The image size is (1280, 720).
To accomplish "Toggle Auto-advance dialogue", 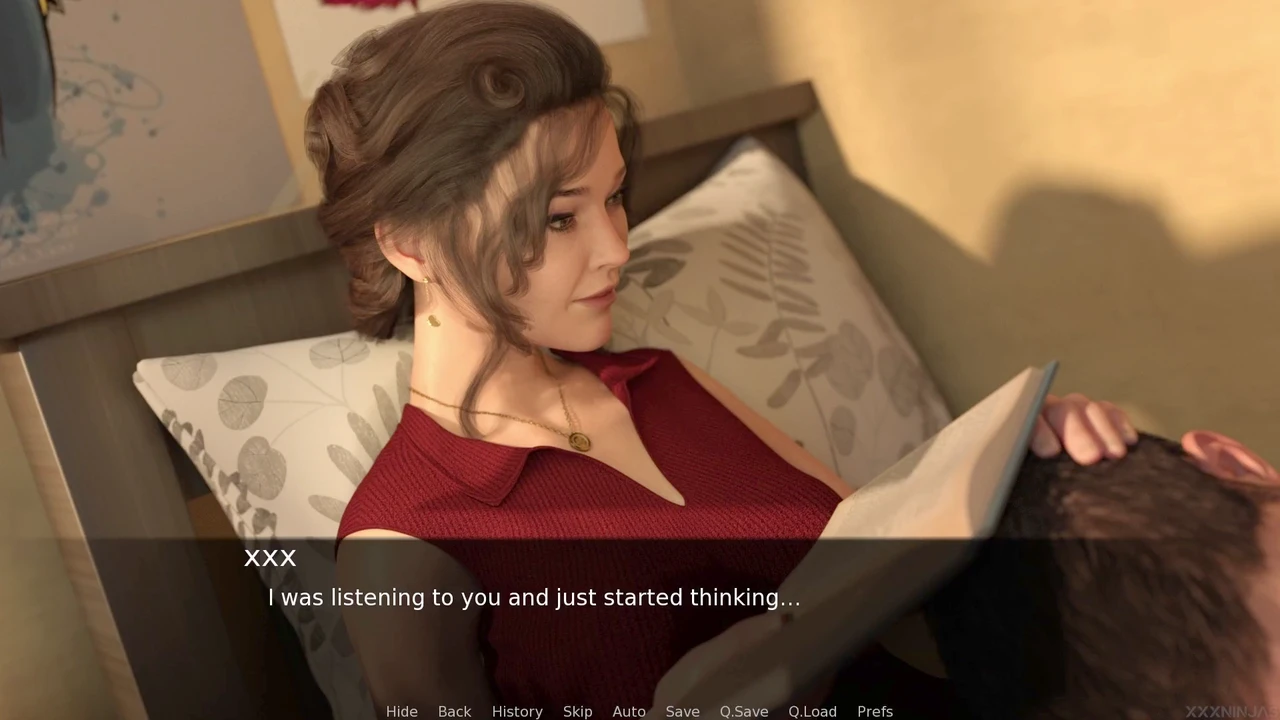I will (x=628, y=711).
